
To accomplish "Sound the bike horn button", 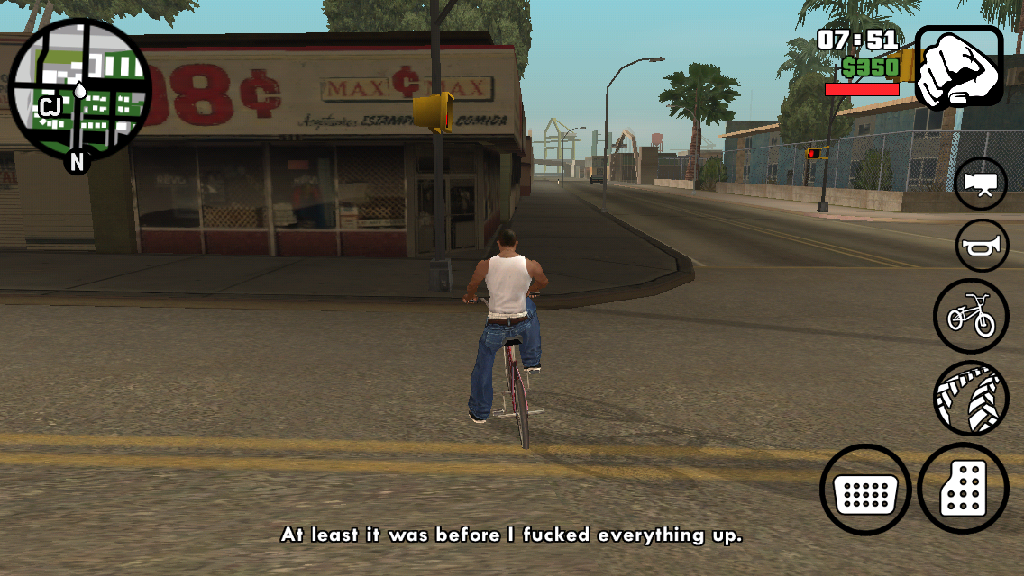I will (981, 246).
